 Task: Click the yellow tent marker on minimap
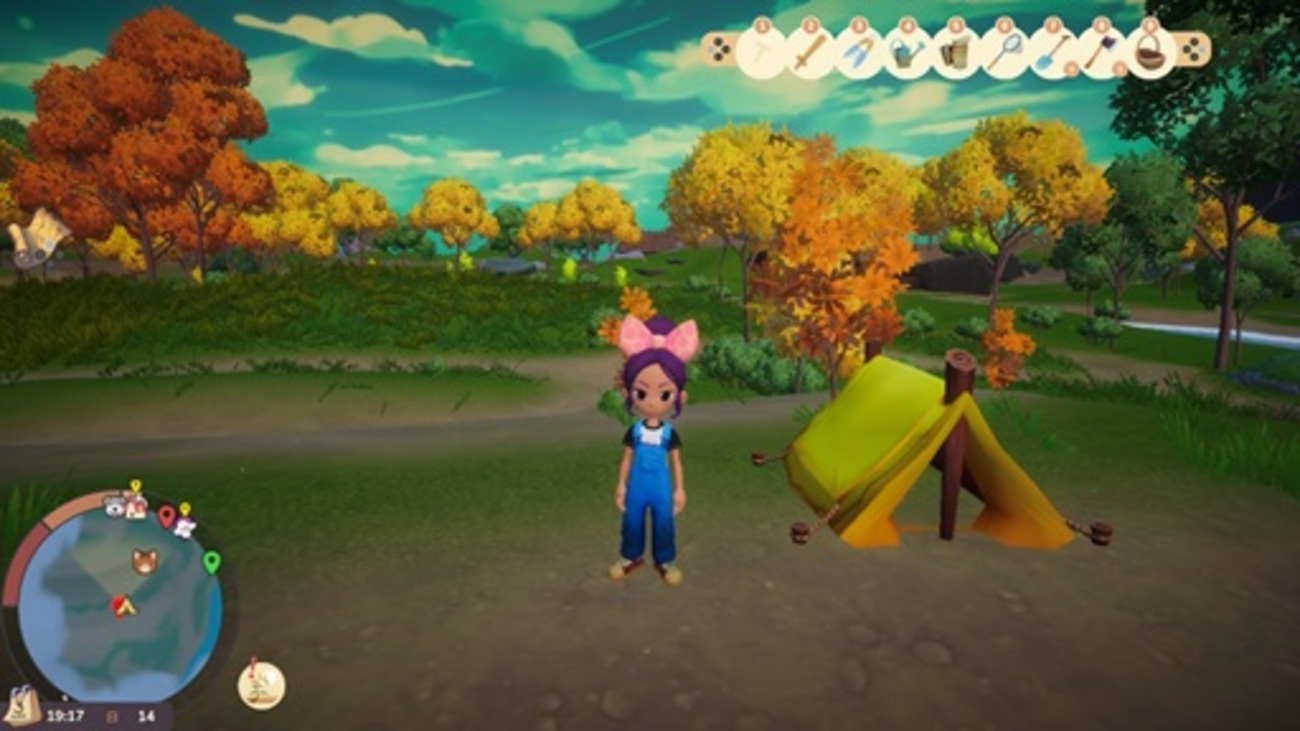[124, 605]
